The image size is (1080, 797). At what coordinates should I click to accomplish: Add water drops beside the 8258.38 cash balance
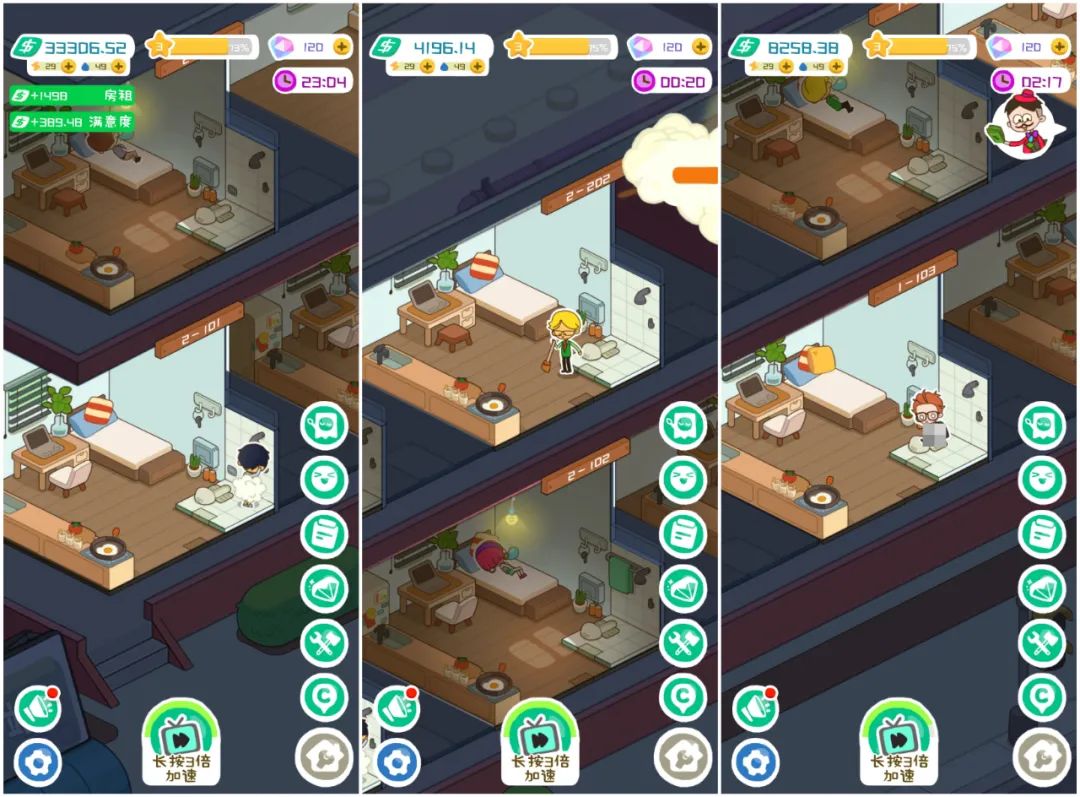(836, 66)
